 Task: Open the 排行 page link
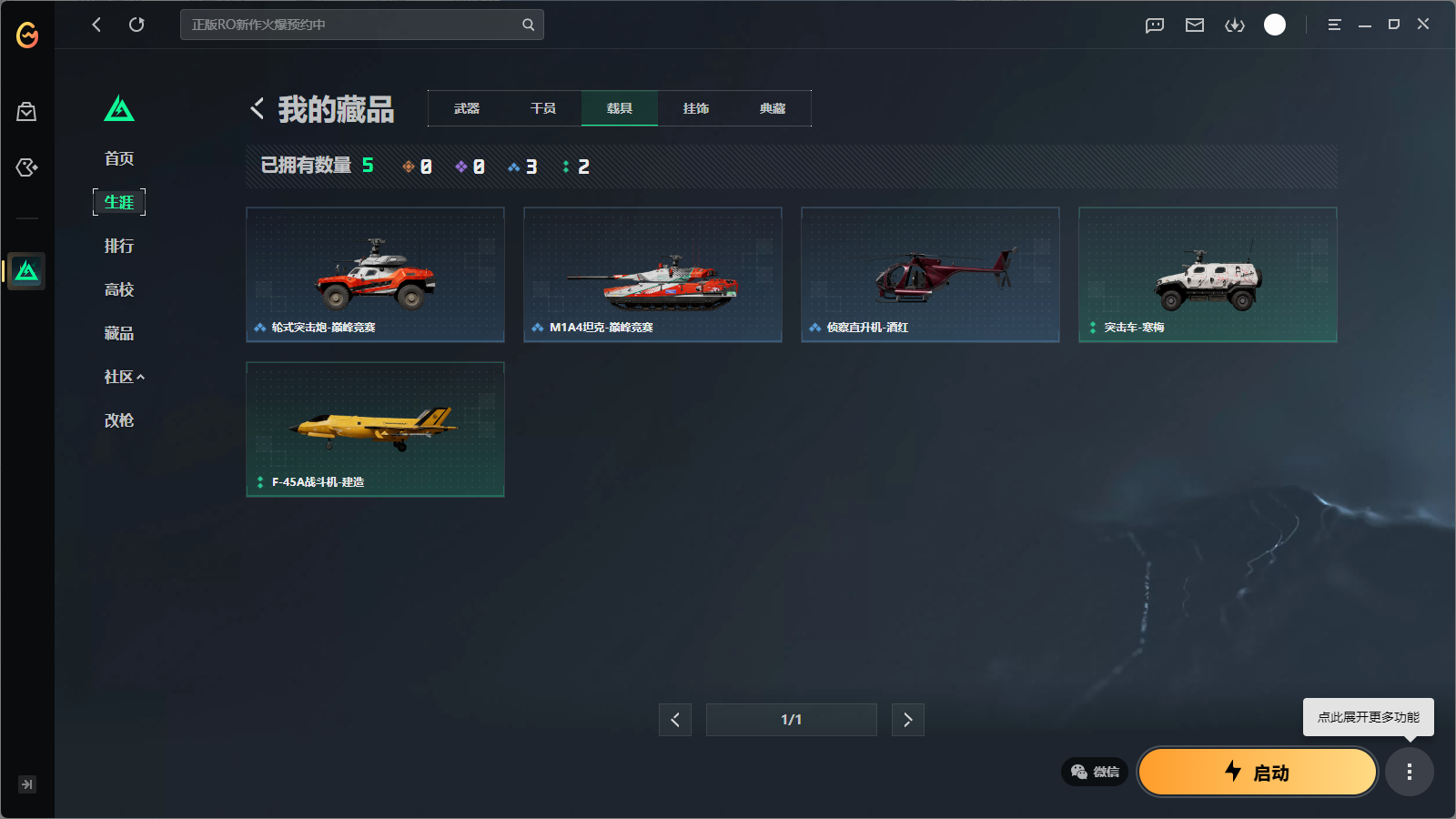coord(119,246)
